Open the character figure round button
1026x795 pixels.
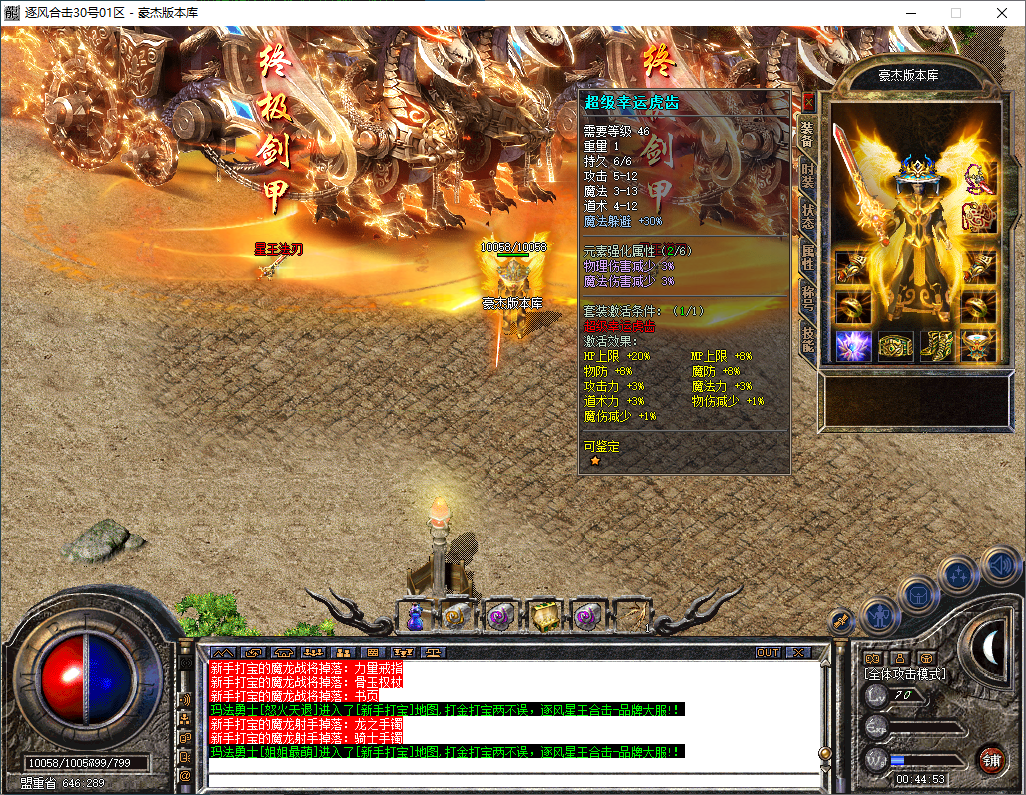[x=877, y=615]
